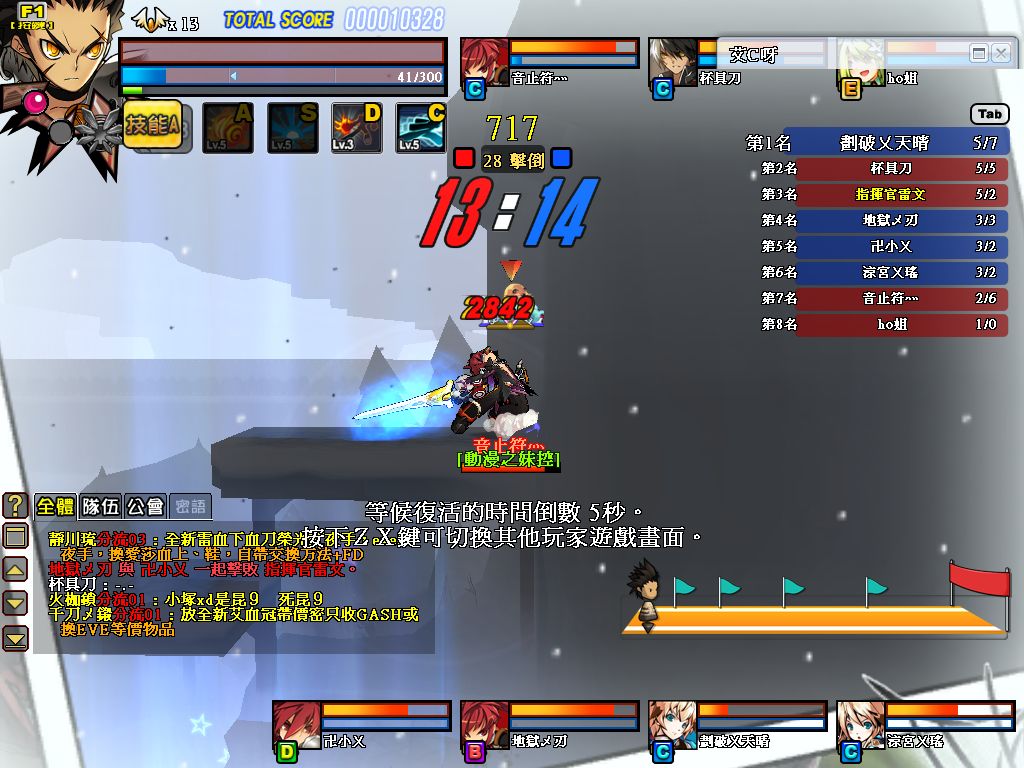Trigger the blue sword skill on slot C
Image resolution: width=1024 pixels, height=768 pixels.
click(421, 128)
